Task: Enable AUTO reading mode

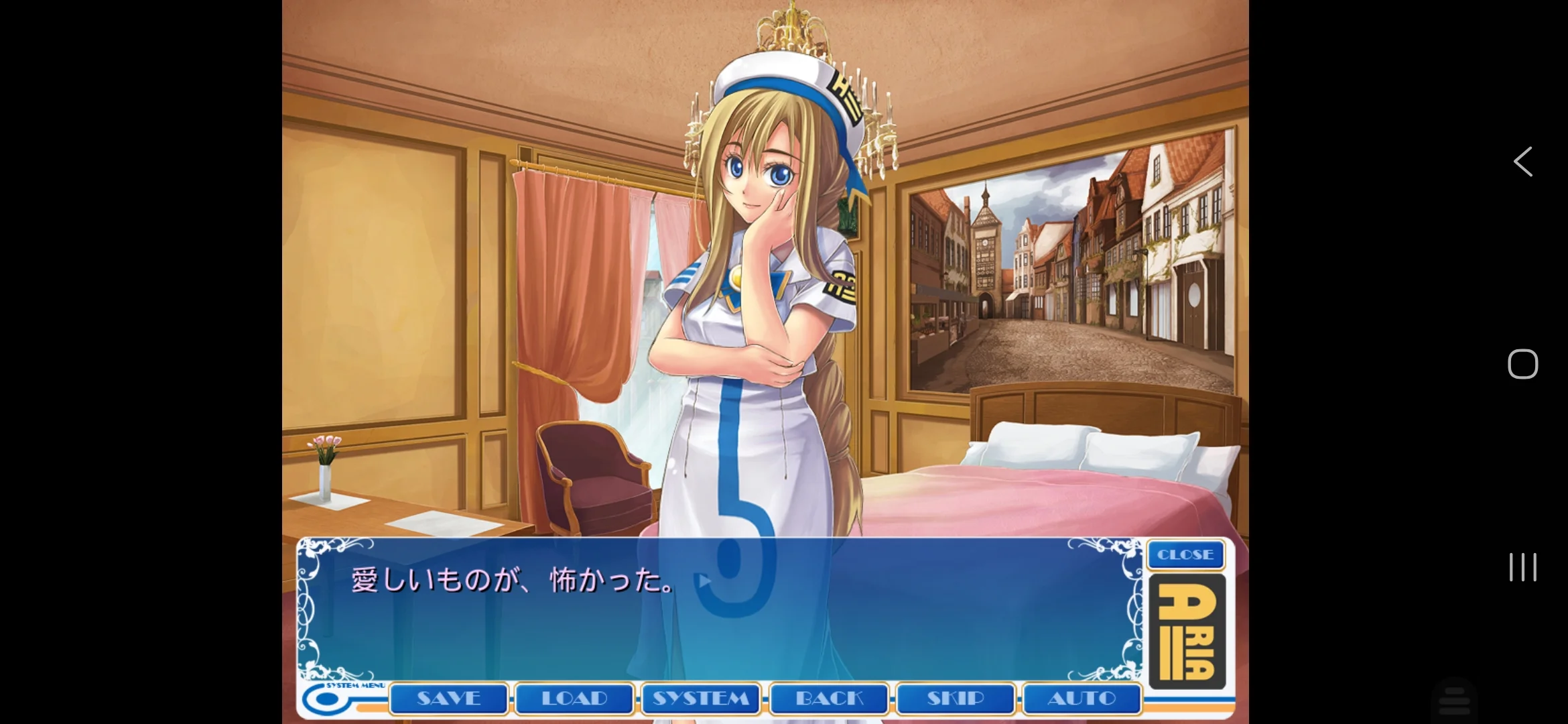Action: [x=1082, y=699]
